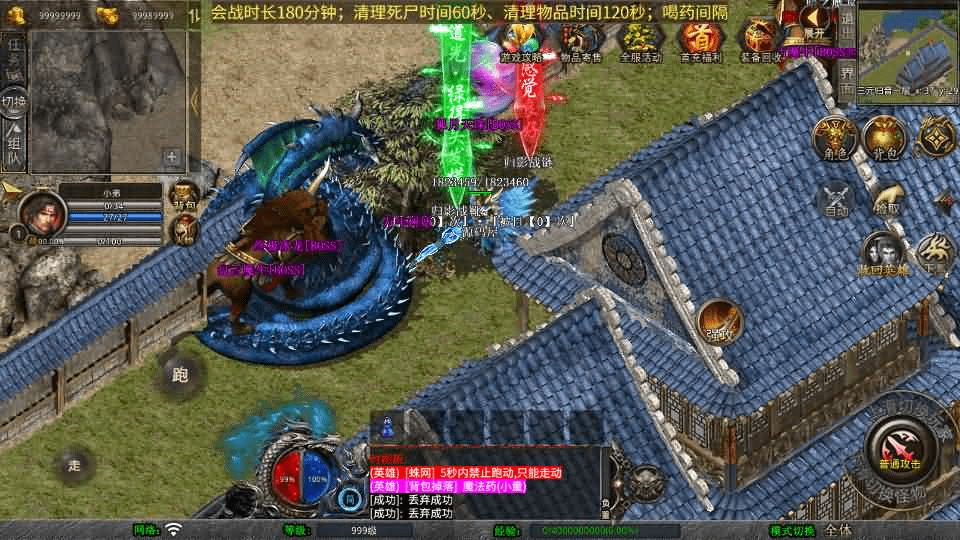Open the round 背包 bag button beside 角色

click(x=883, y=138)
